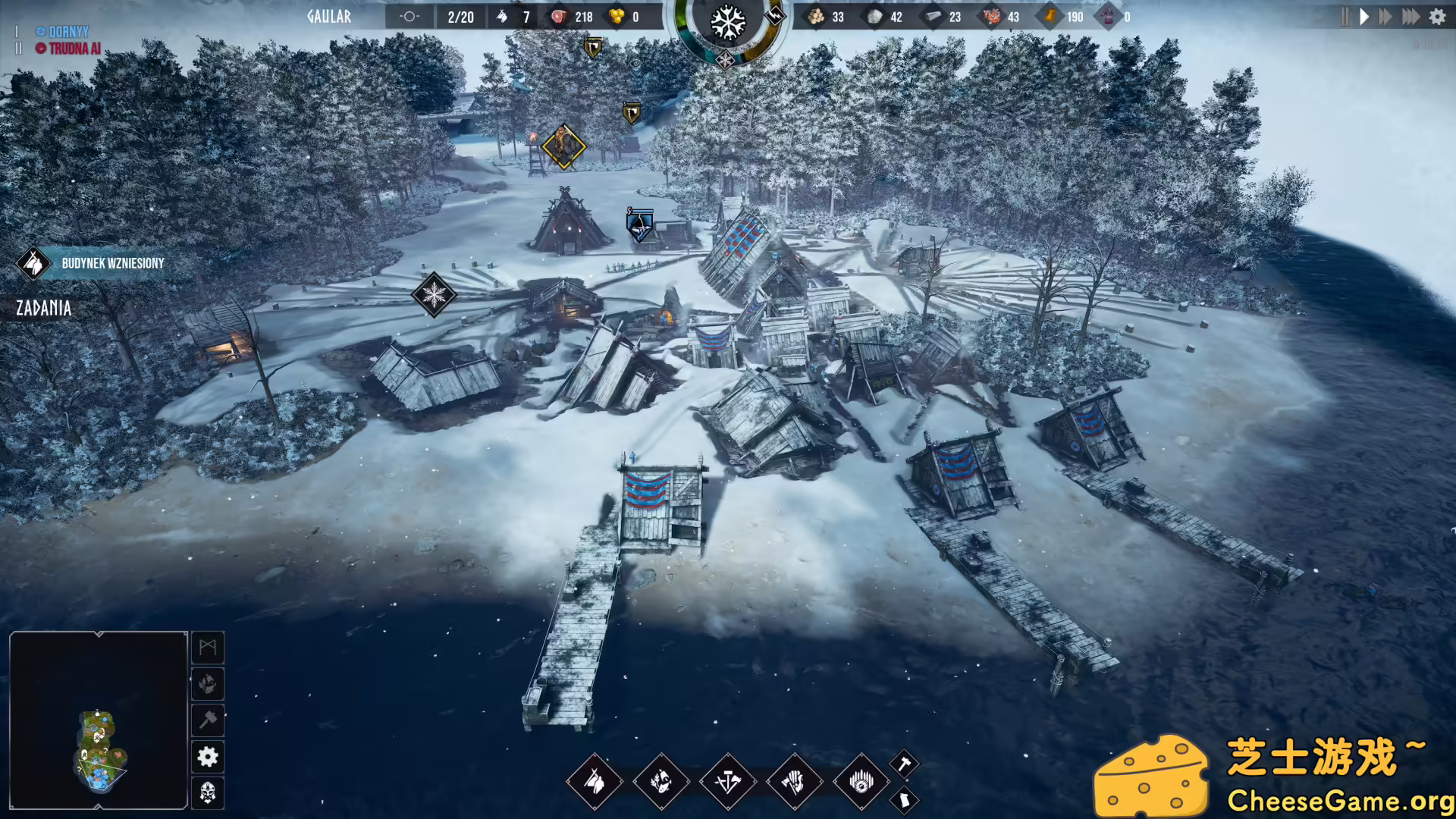Open the helmet units icon near minimap
The height and width of the screenshot is (819, 1456).
point(208,793)
